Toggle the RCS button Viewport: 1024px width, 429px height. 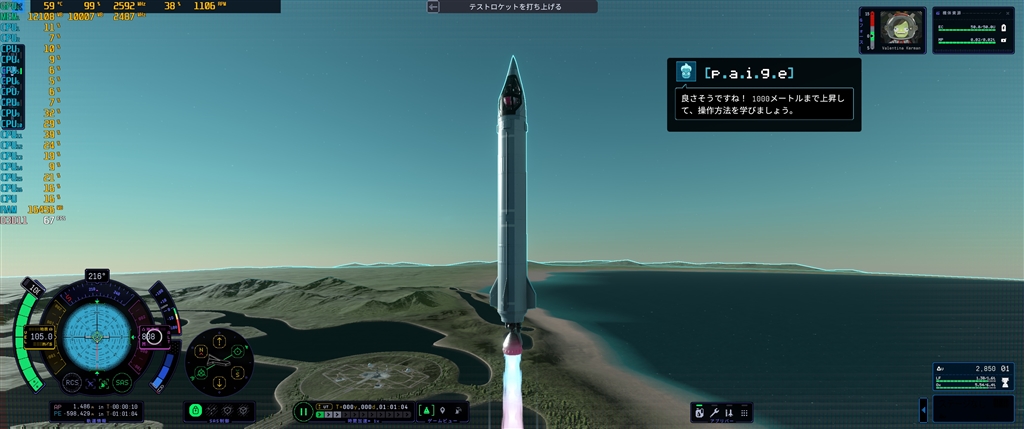pos(72,382)
